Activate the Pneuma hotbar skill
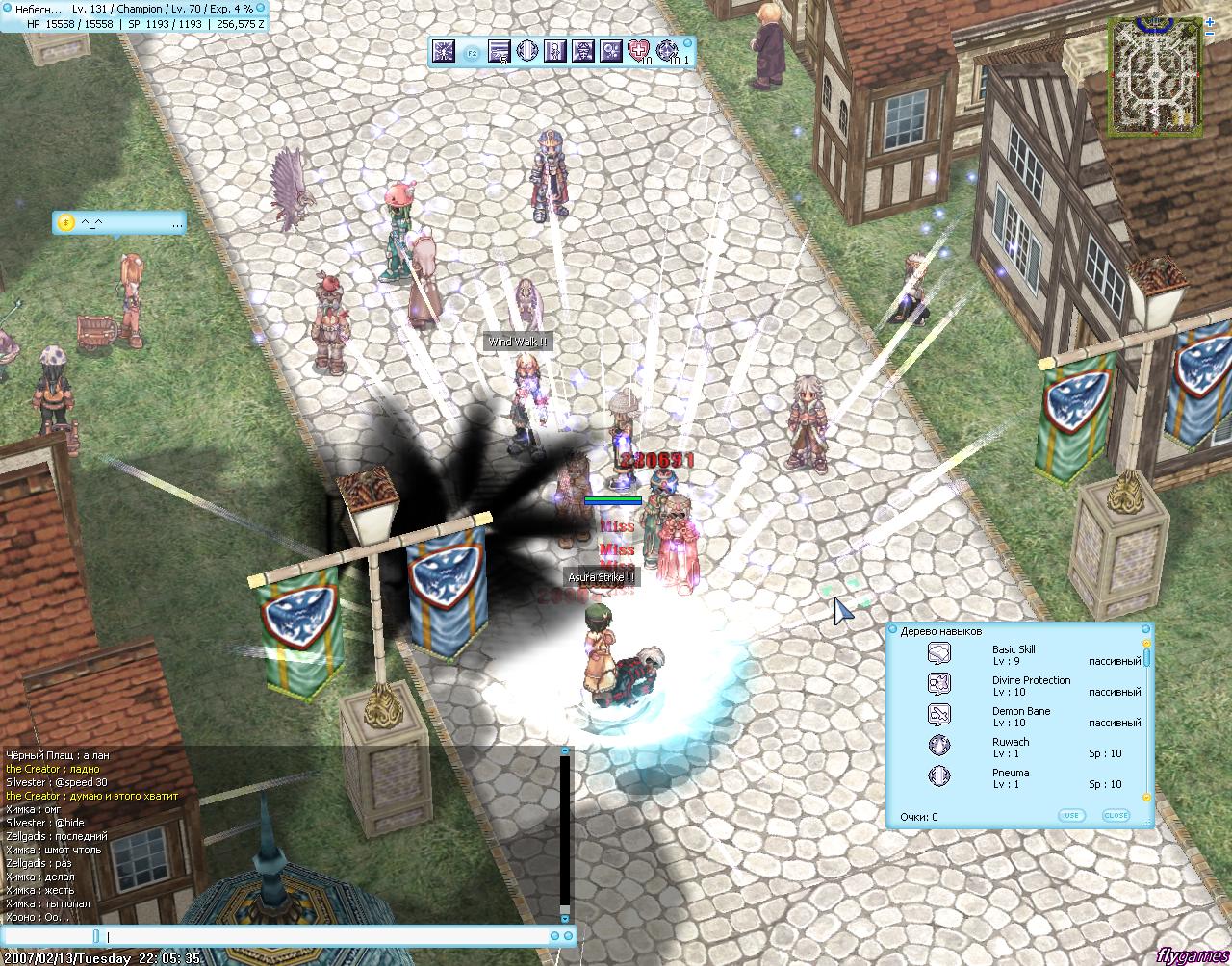Viewport: 1232px width, 966px height. [x=526, y=51]
